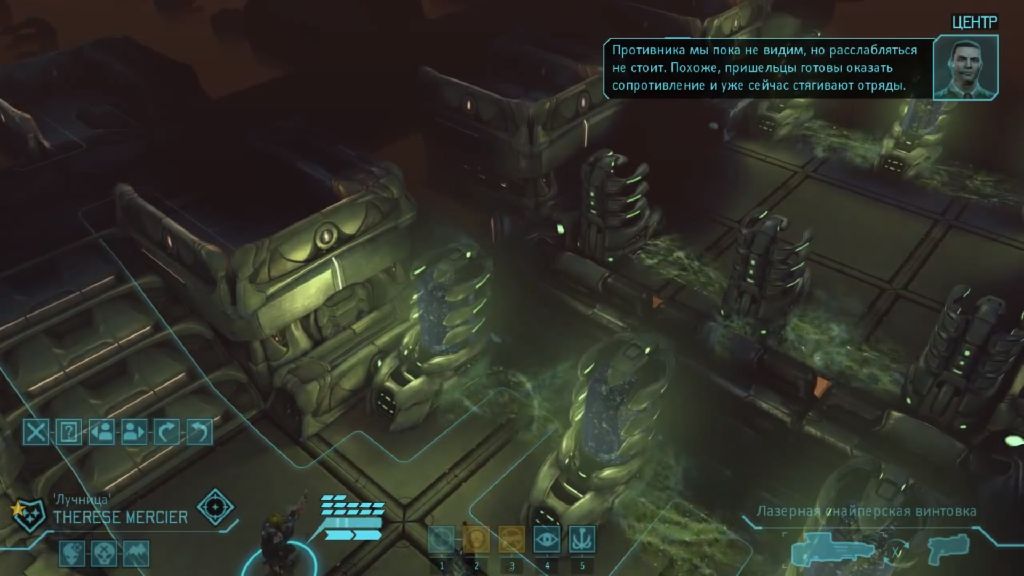Select the previous soldier

pos(101,431)
